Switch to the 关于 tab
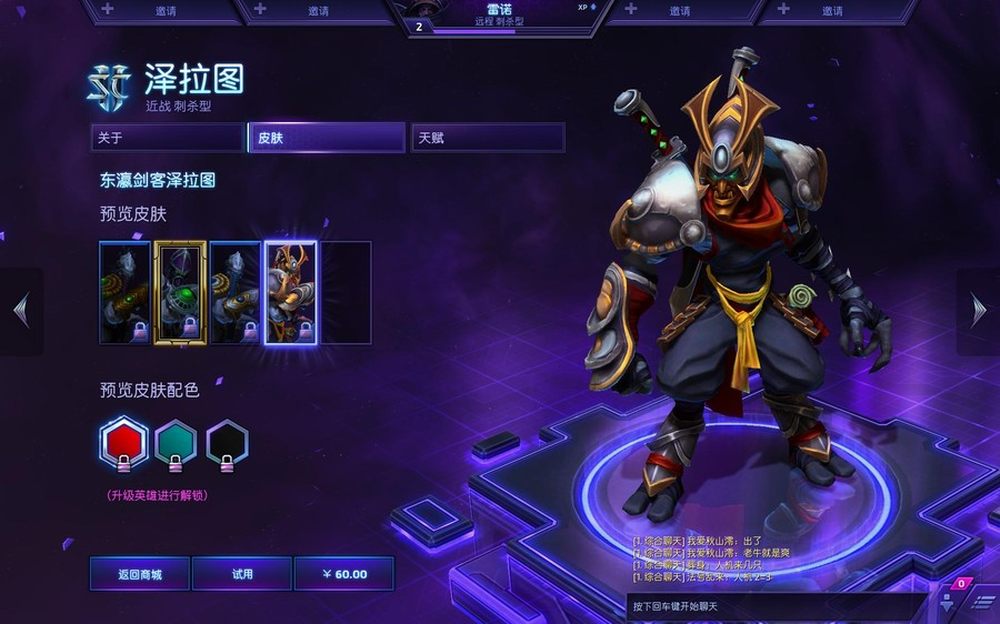Image resolution: width=1000 pixels, height=624 pixels. (x=168, y=138)
